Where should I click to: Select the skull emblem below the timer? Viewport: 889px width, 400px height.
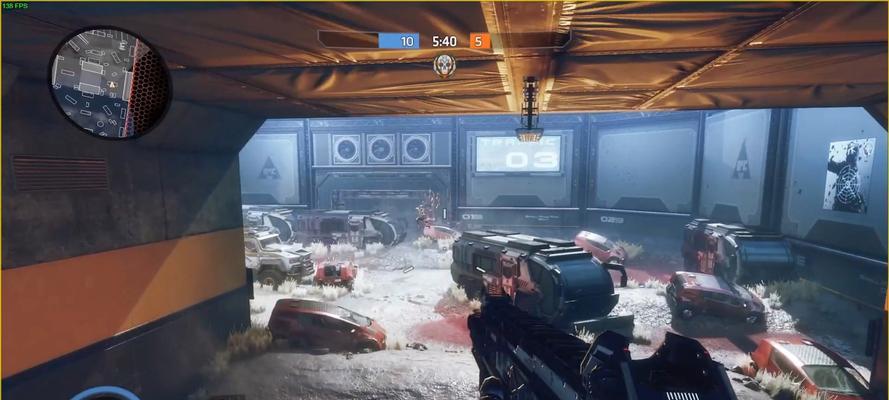pos(444,65)
